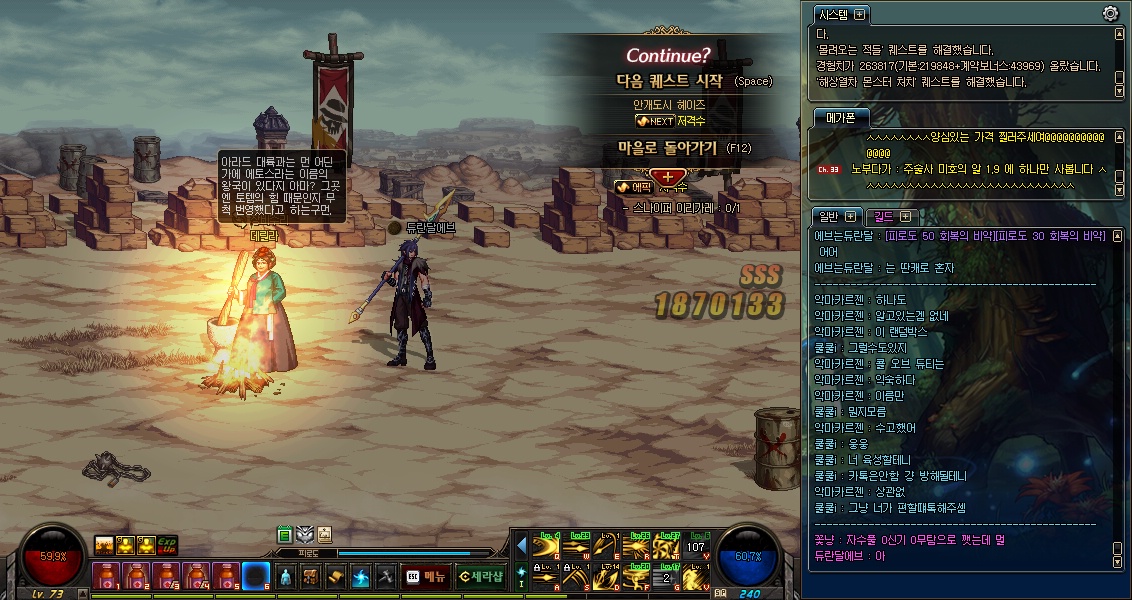Image resolution: width=1132 pixels, height=600 pixels.
Task: Open the green document icon above fatigue bar
Action: tap(285, 534)
